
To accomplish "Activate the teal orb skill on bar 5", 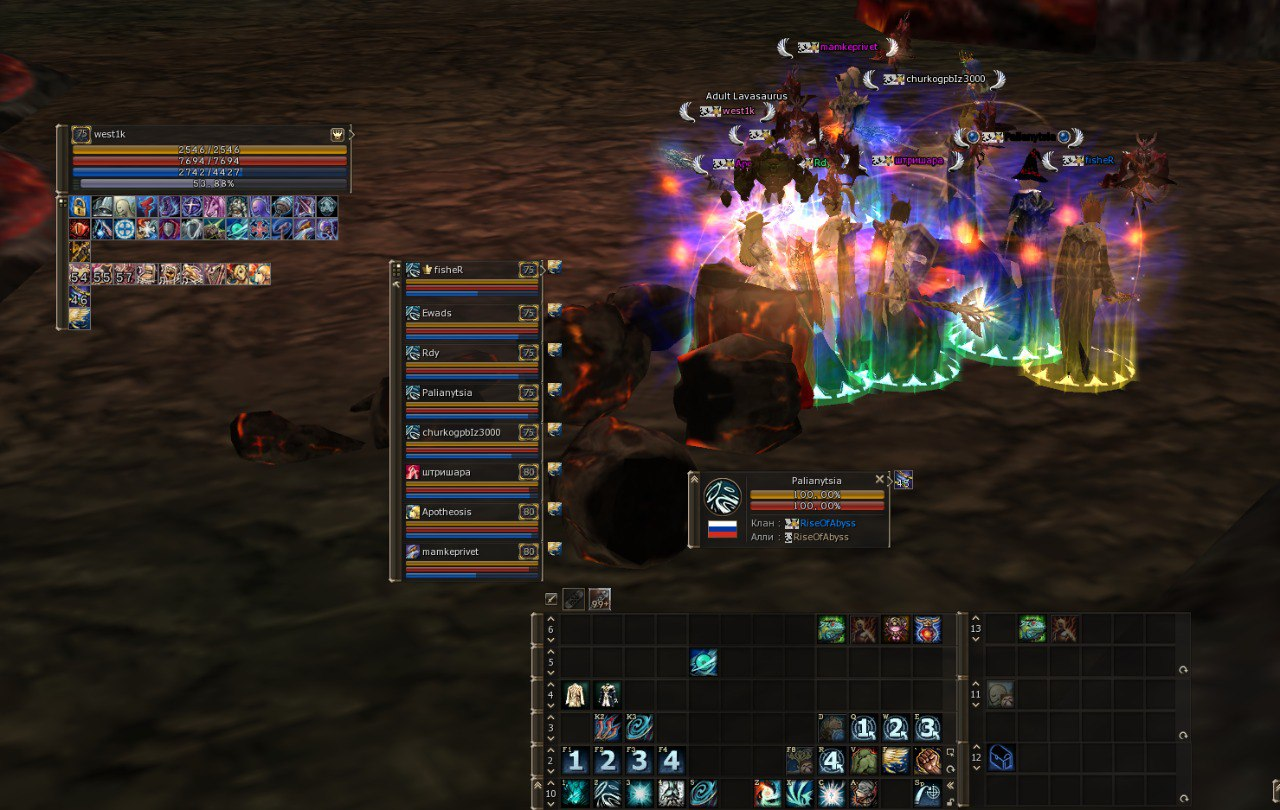I will click(x=703, y=662).
